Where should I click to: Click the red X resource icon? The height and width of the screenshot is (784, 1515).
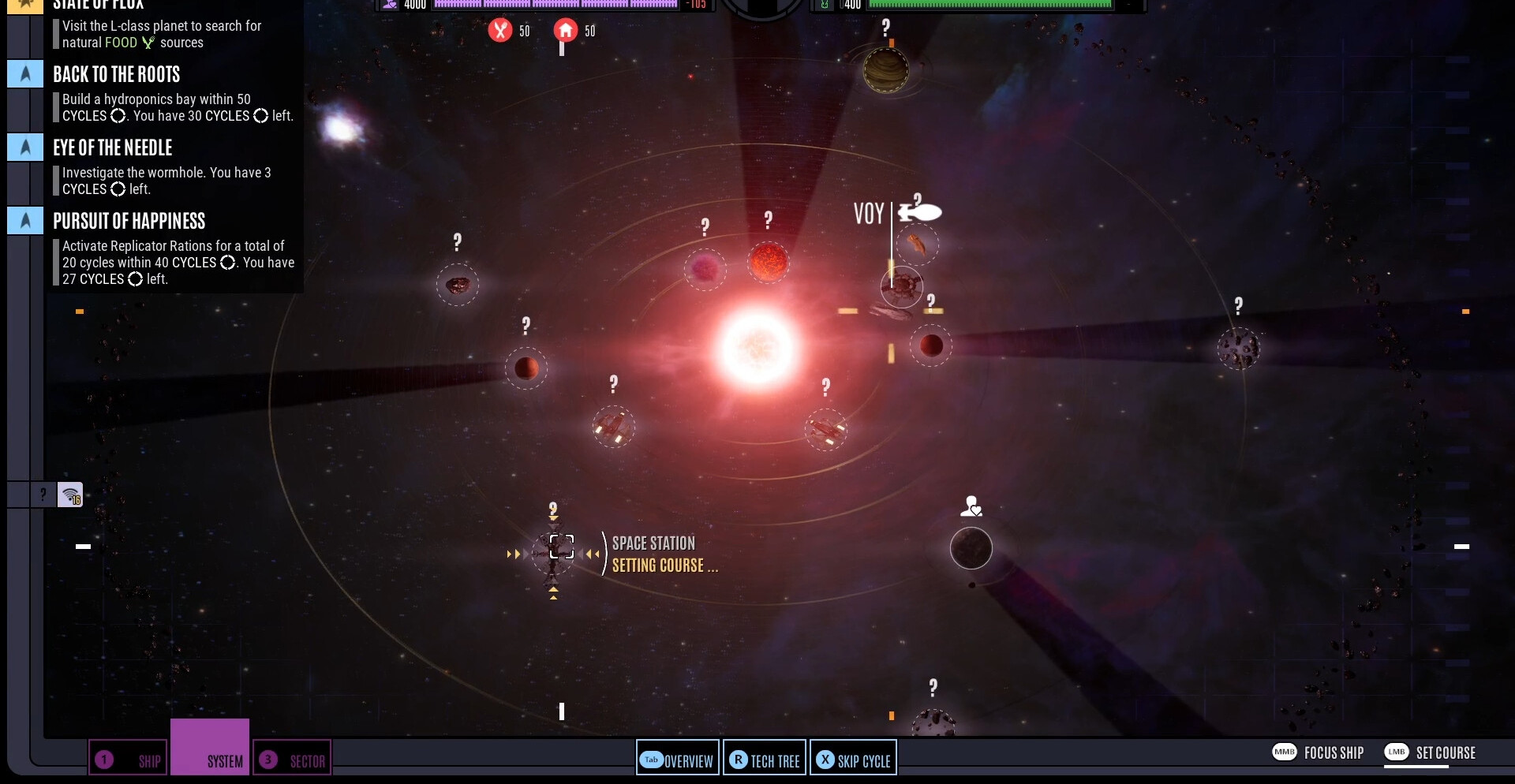click(500, 31)
